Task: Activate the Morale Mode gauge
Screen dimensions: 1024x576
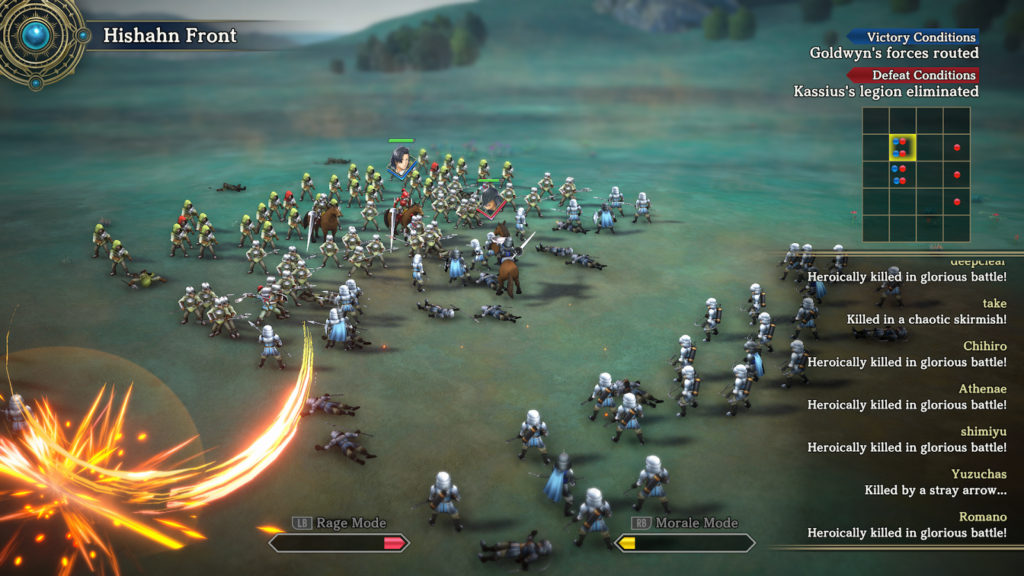Action: coord(684,543)
